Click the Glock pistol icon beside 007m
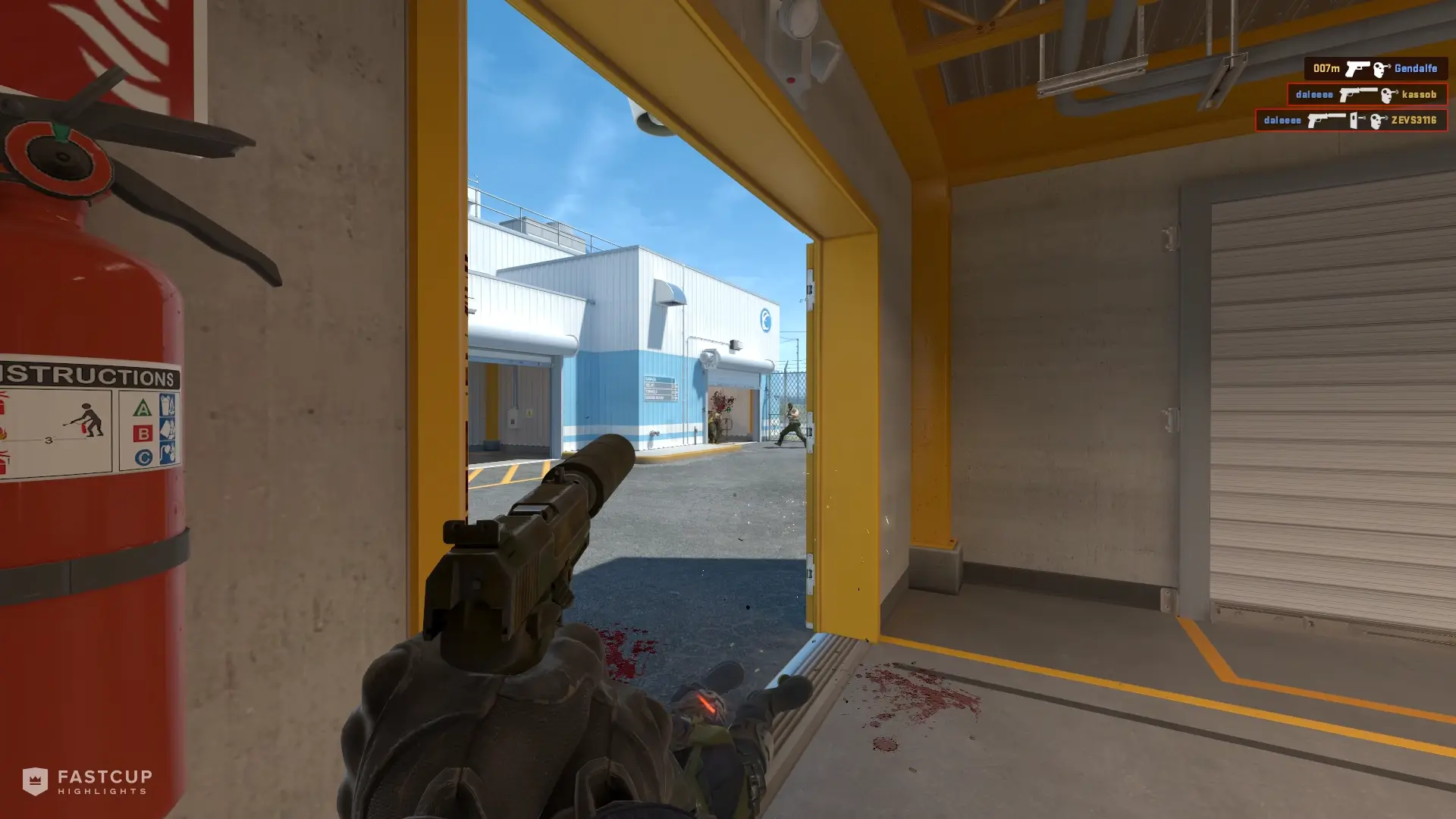 pos(1358,69)
